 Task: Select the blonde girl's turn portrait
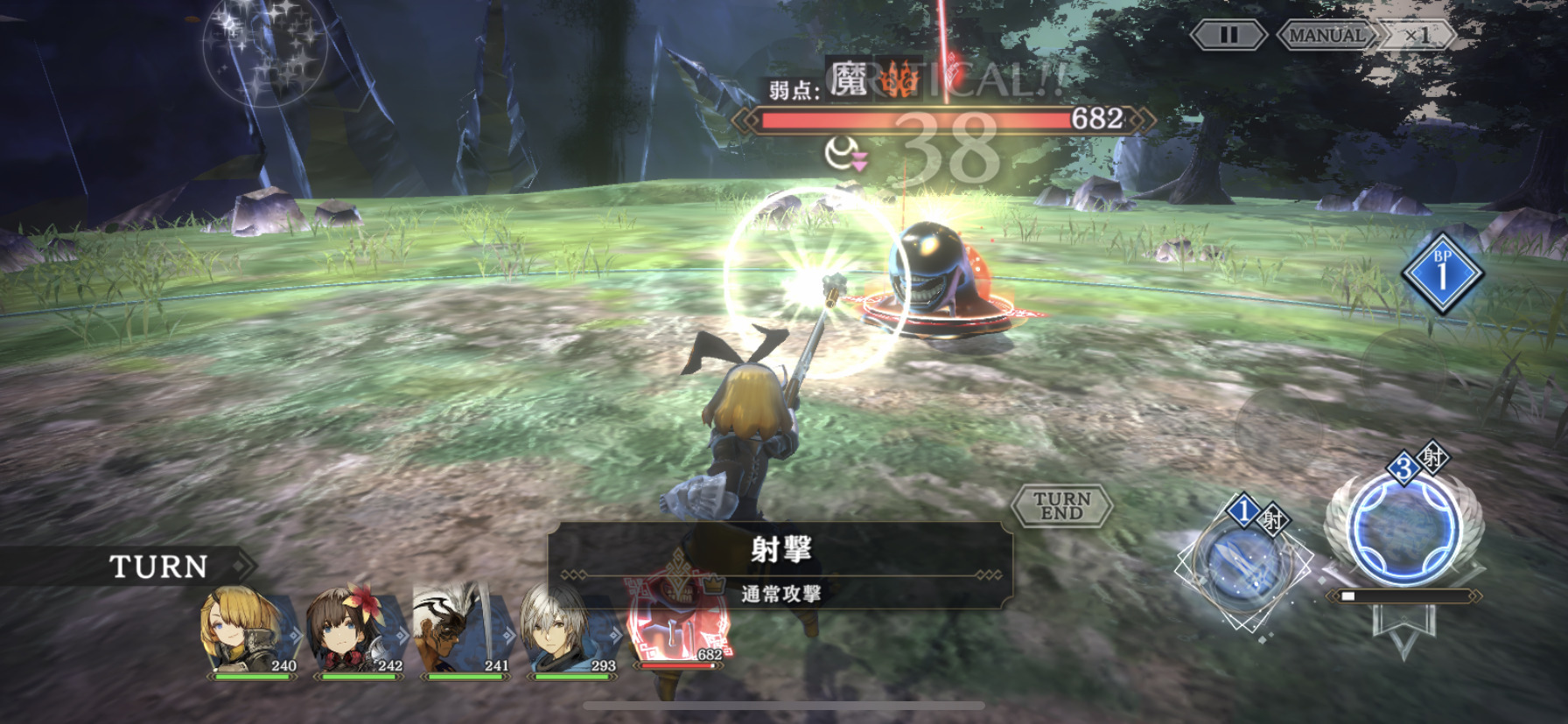[x=249, y=630]
